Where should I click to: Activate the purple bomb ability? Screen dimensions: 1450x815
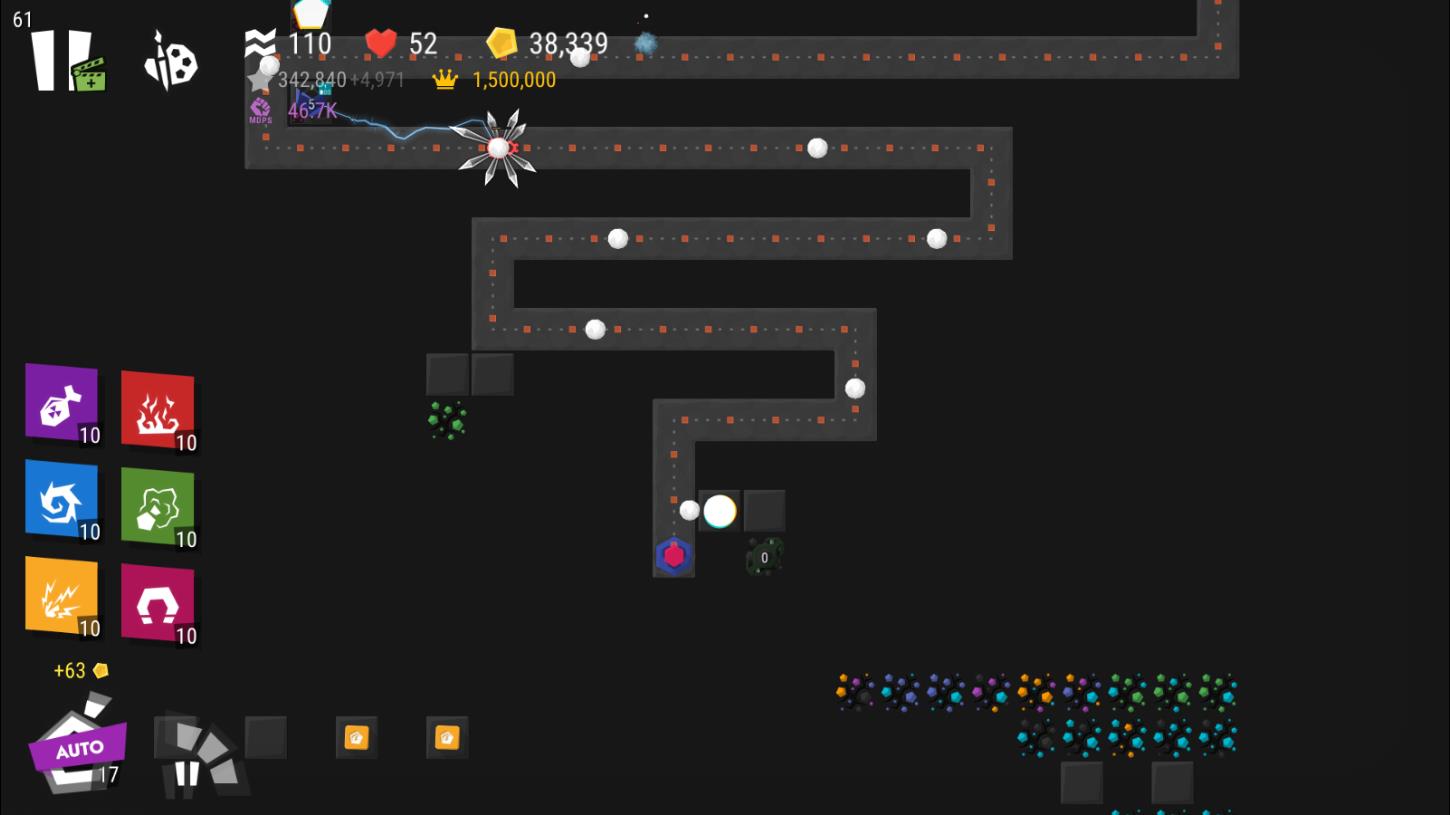62,403
